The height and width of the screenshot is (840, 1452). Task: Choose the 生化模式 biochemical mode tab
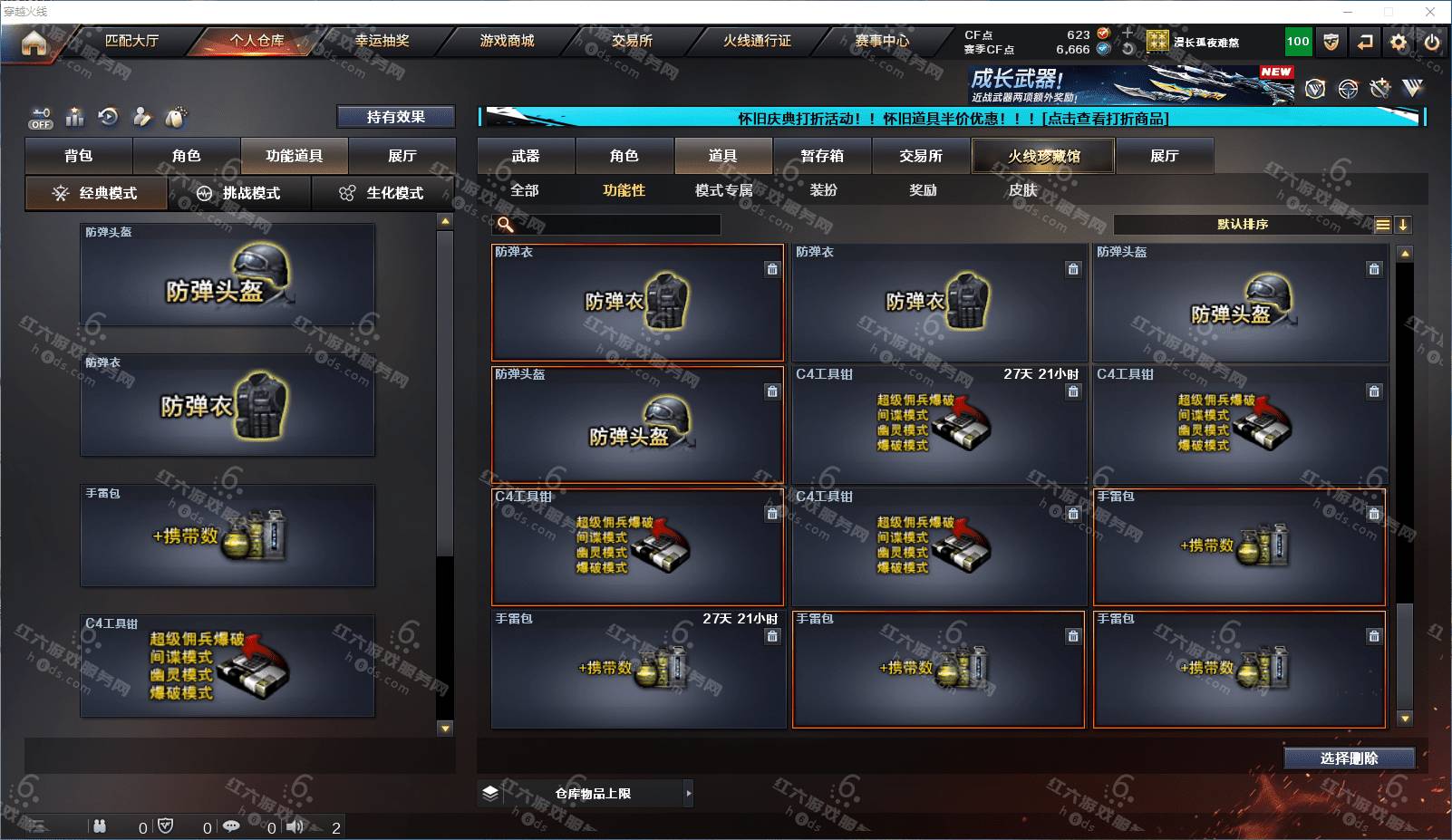383,193
